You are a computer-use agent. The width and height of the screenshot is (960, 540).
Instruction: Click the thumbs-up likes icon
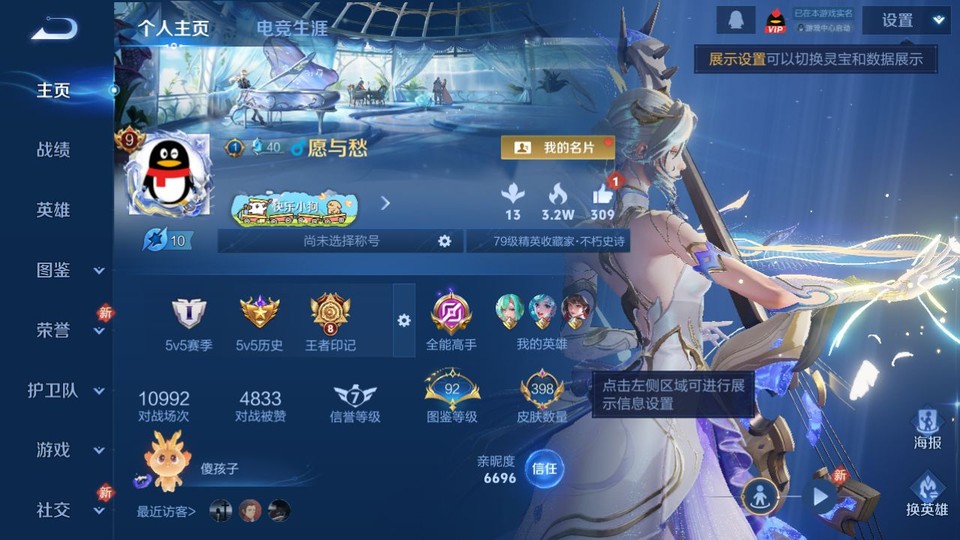click(x=602, y=193)
